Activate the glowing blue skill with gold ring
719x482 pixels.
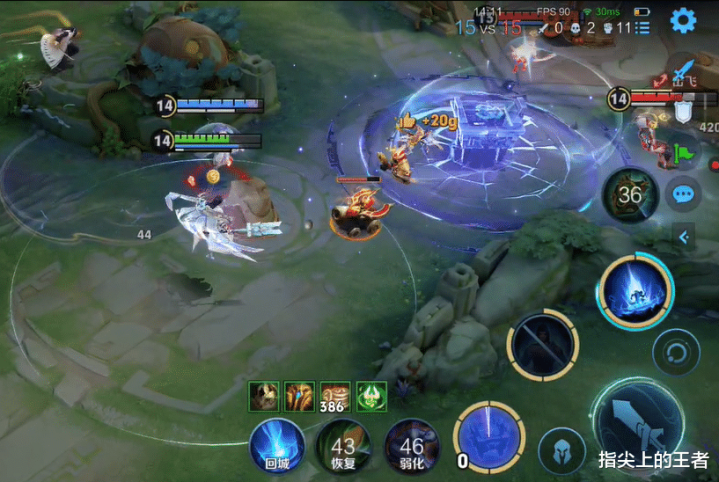click(636, 290)
